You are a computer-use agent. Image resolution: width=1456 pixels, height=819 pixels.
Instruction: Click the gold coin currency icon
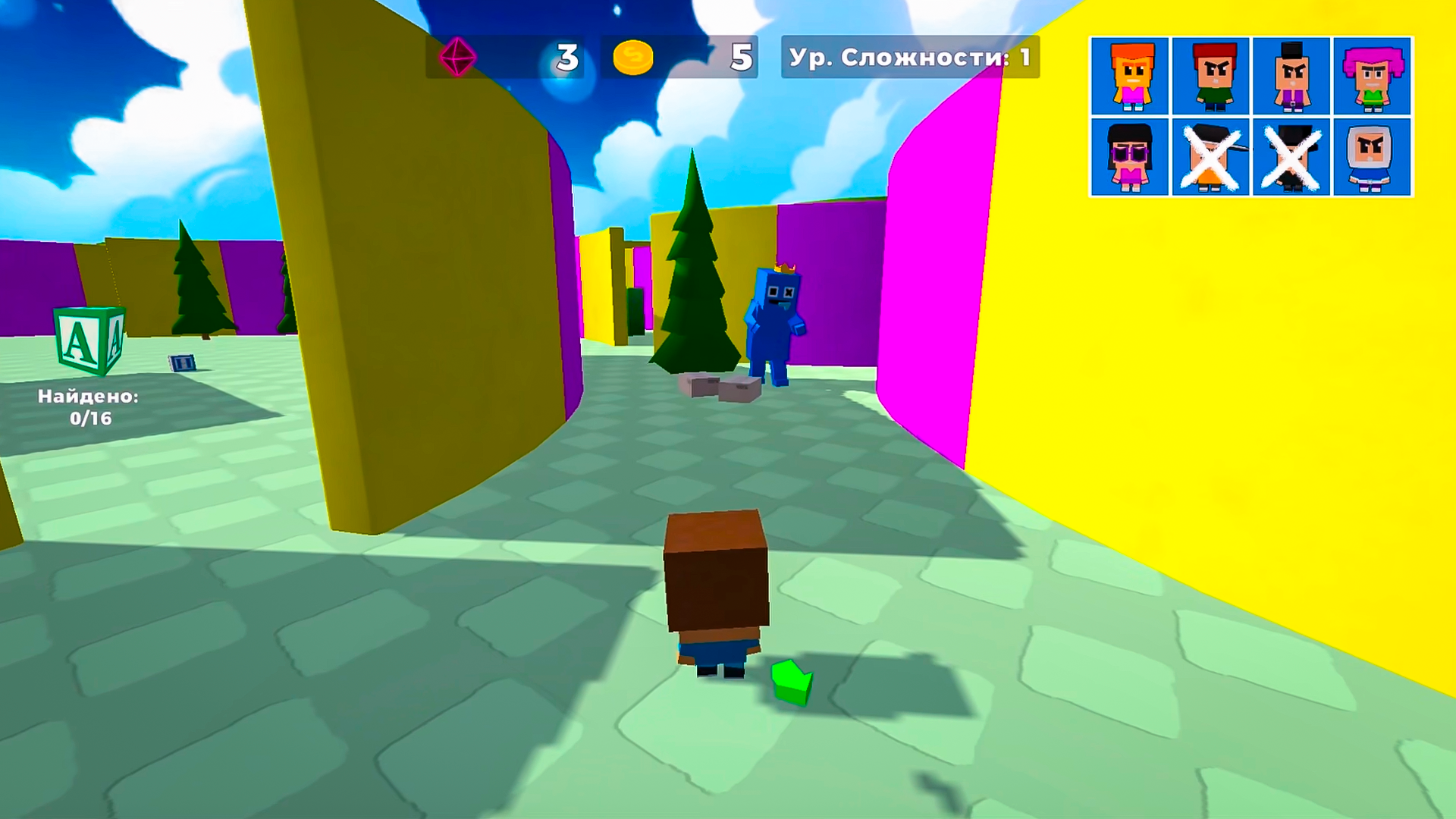(635, 56)
